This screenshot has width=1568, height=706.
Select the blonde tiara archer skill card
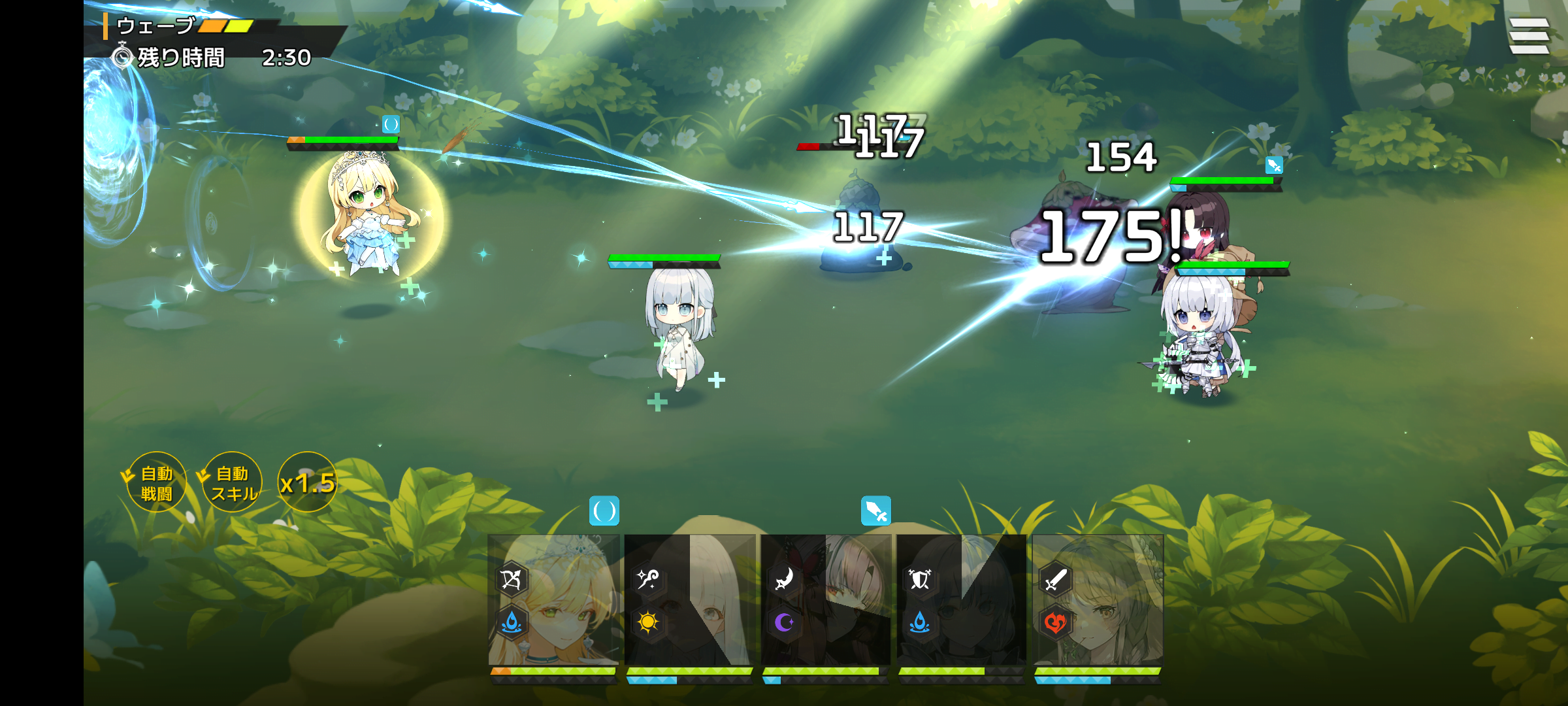tap(554, 600)
